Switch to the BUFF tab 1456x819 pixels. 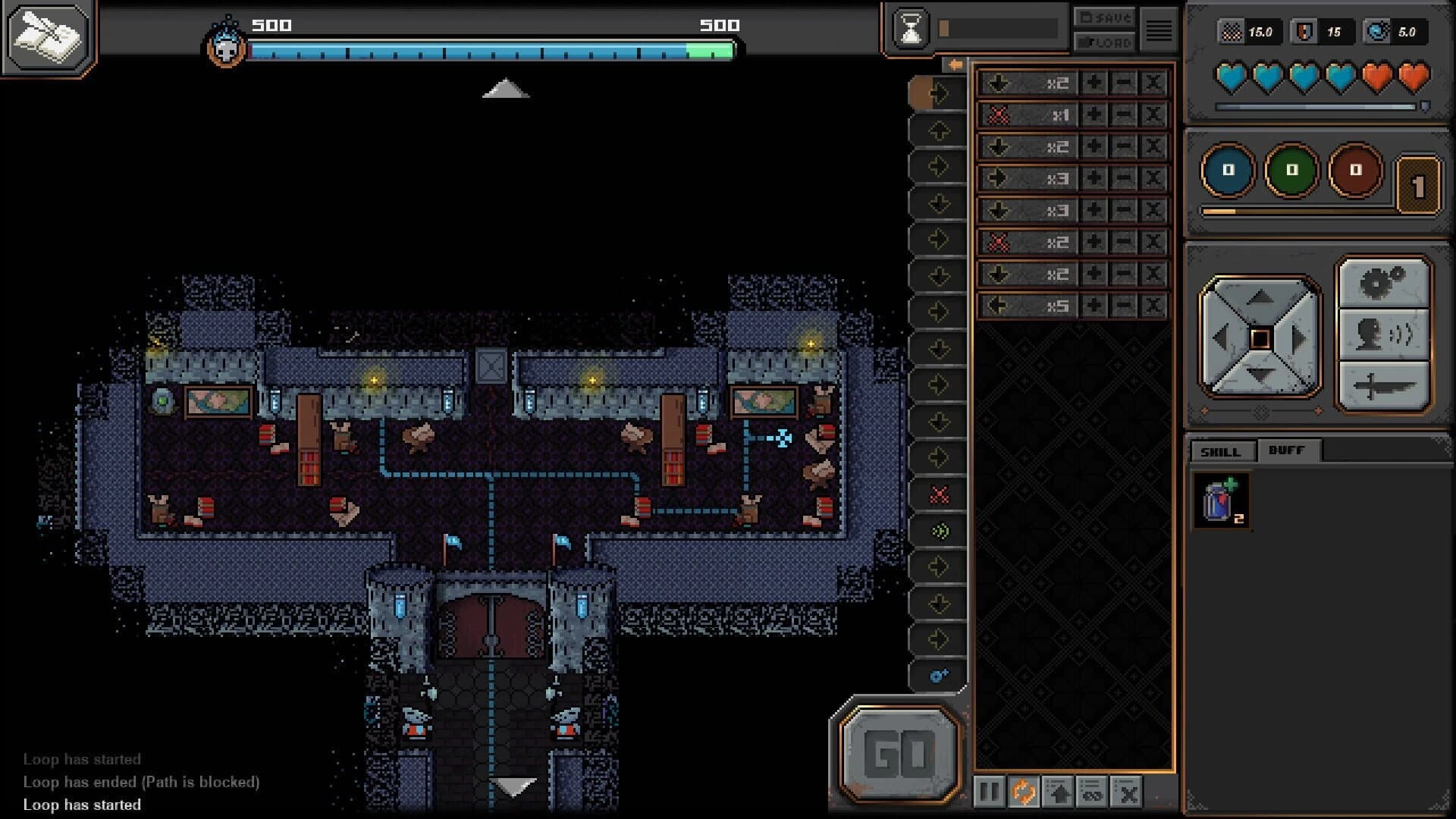point(1288,451)
